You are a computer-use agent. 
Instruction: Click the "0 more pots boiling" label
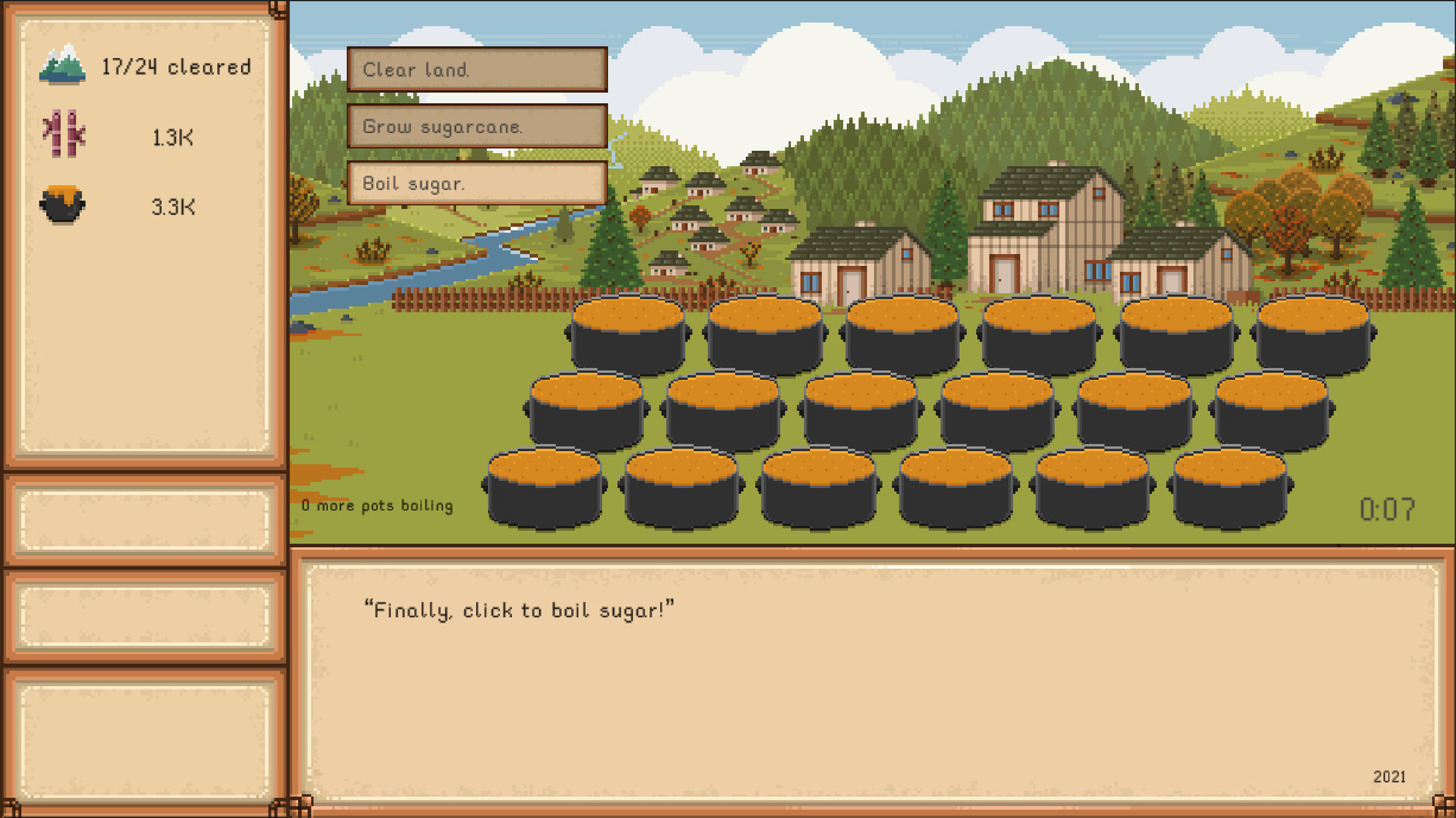pyautogui.click(x=377, y=505)
